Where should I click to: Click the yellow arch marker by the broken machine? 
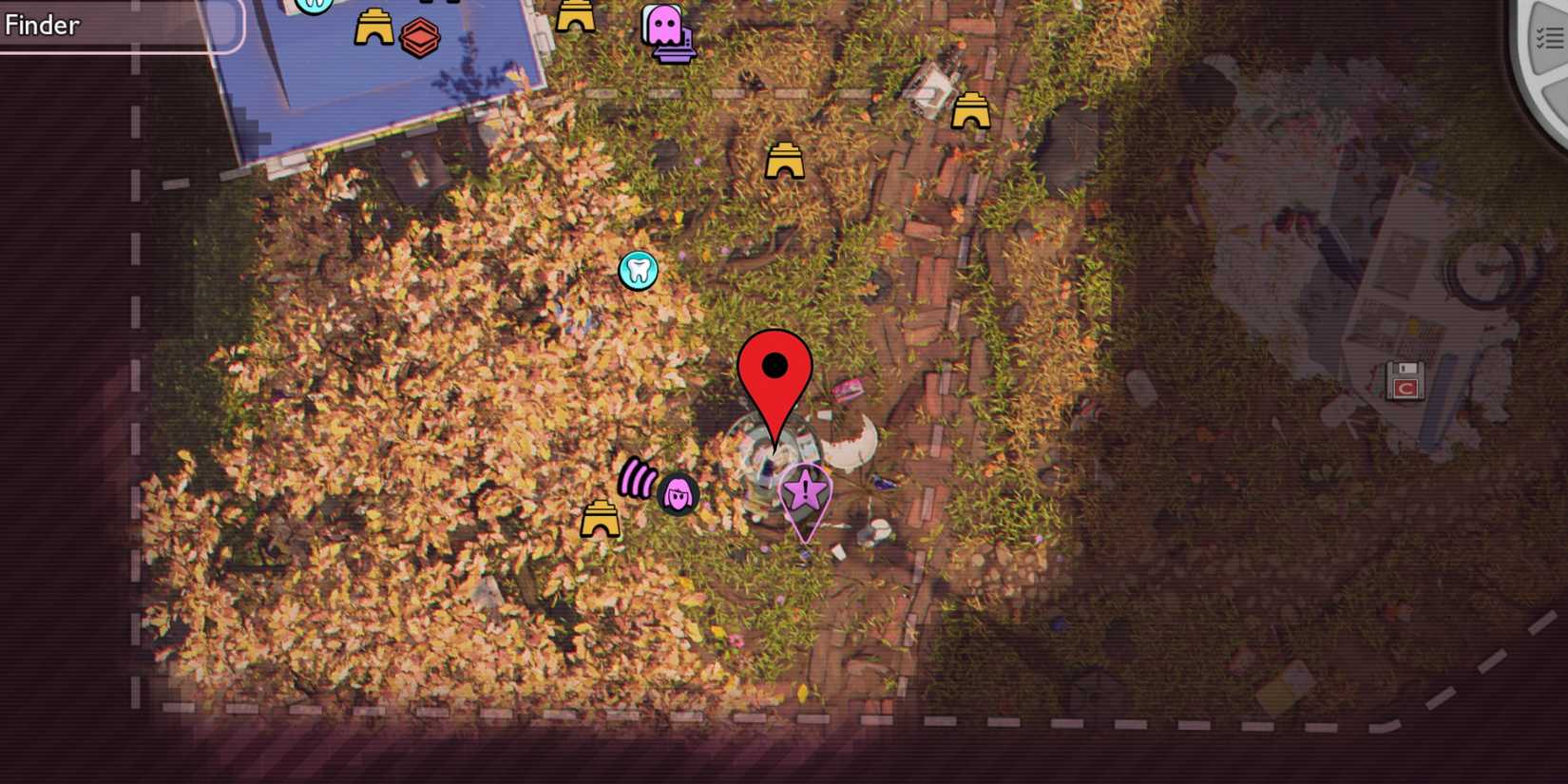(x=971, y=112)
